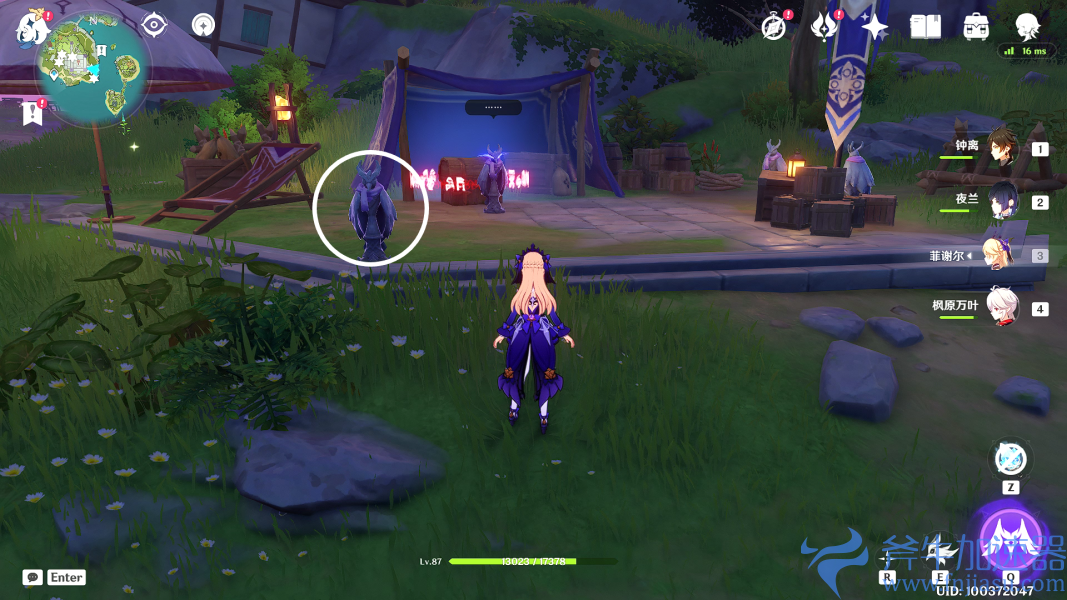This screenshot has height=600, width=1067.
Task: Open the world map via the minimap
Action: (x=93, y=68)
